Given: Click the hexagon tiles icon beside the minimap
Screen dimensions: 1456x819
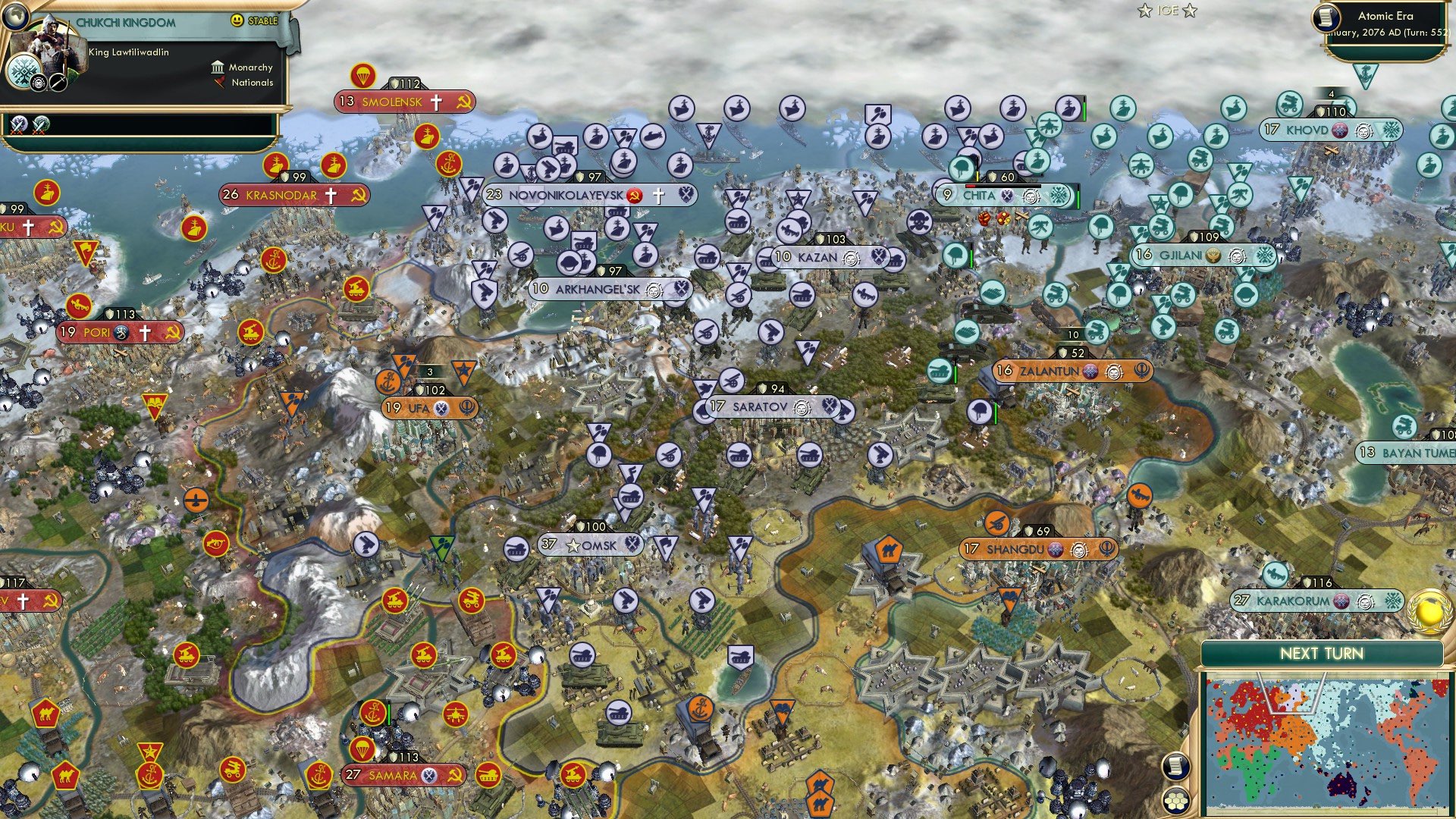Looking at the screenshot, I should tap(1176, 800).
